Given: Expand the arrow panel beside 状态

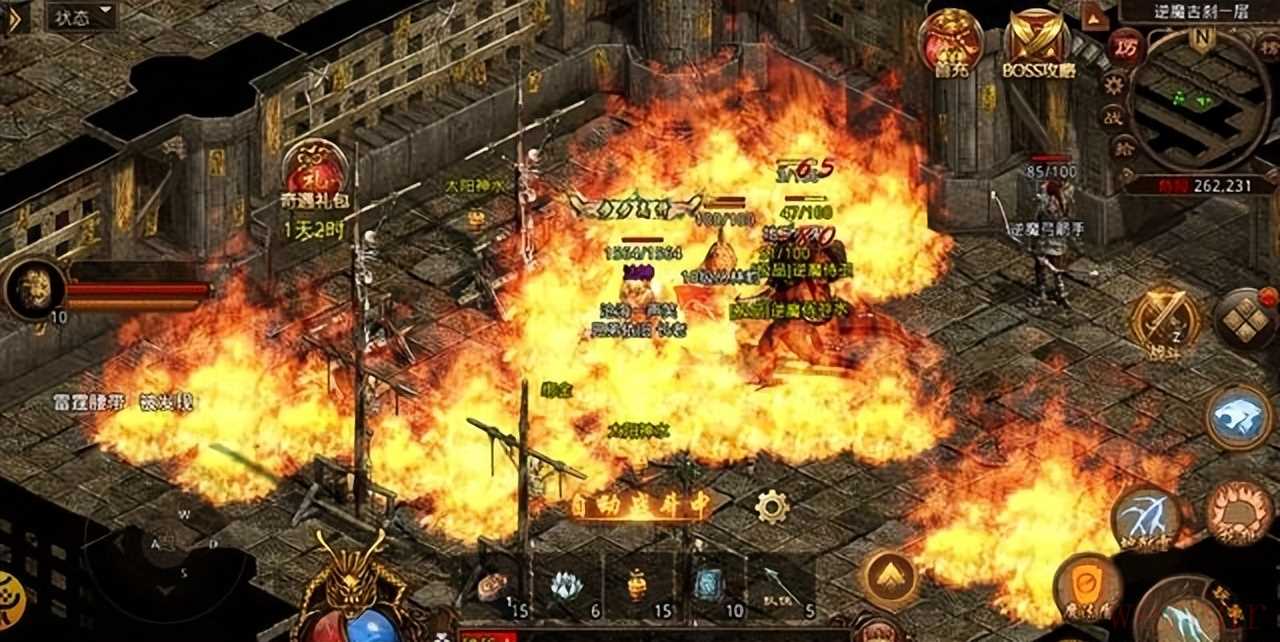Looking at the screenshot, I should pyautogui.click(x=15, y=17).
